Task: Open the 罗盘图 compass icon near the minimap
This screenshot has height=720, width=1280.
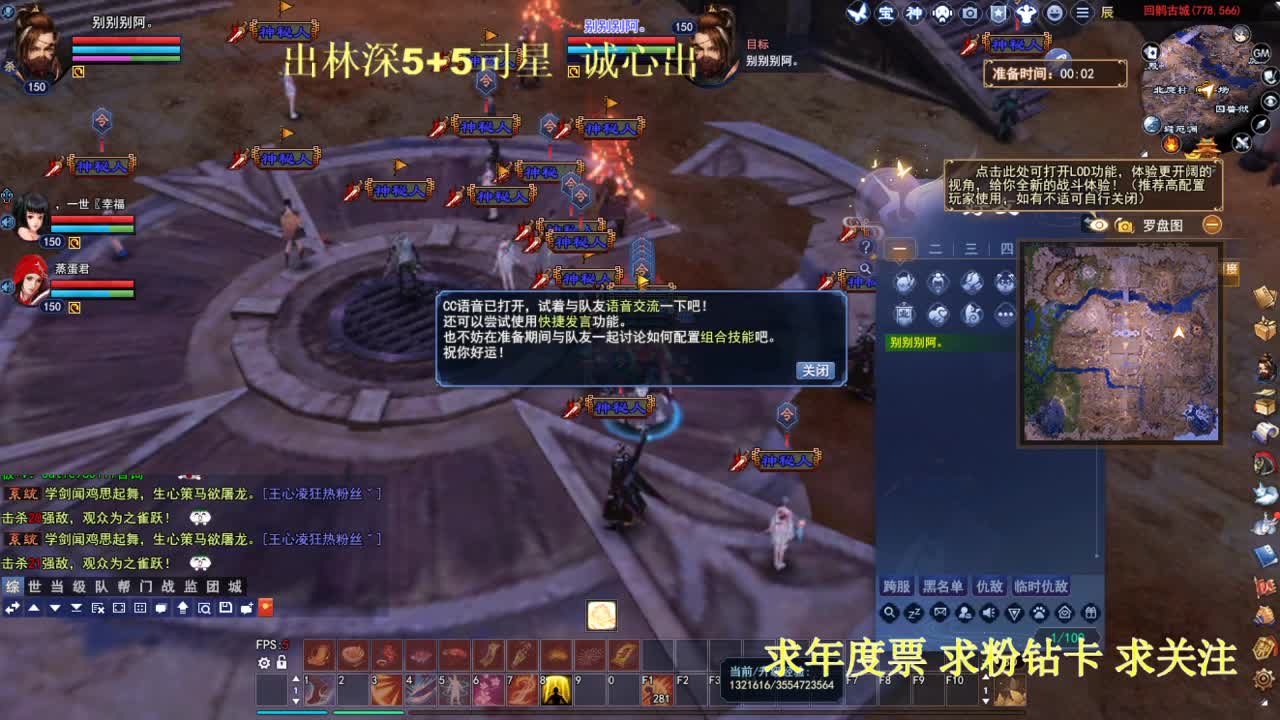Action: point(1124,225)
